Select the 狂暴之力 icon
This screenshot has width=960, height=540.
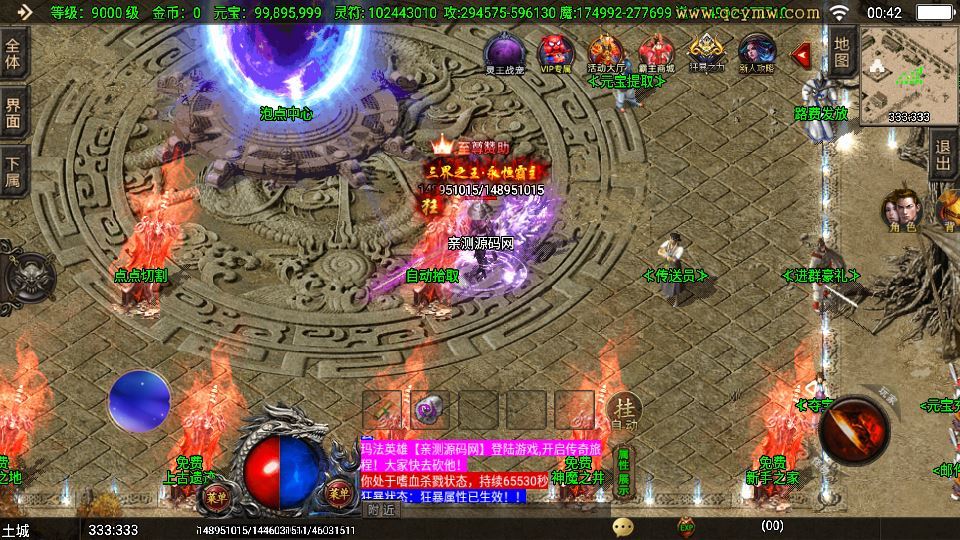[x=706, y=52]
